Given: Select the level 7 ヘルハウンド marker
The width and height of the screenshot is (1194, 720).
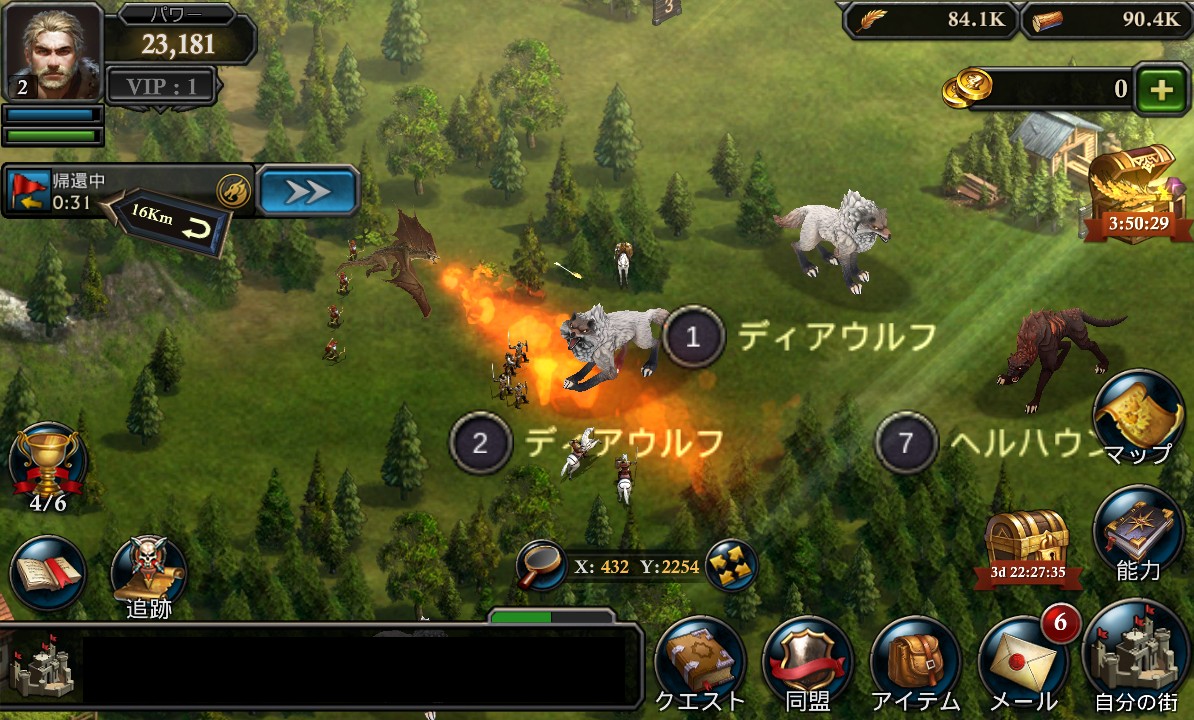Looking at the screenshot, I should tap(906, 443).
